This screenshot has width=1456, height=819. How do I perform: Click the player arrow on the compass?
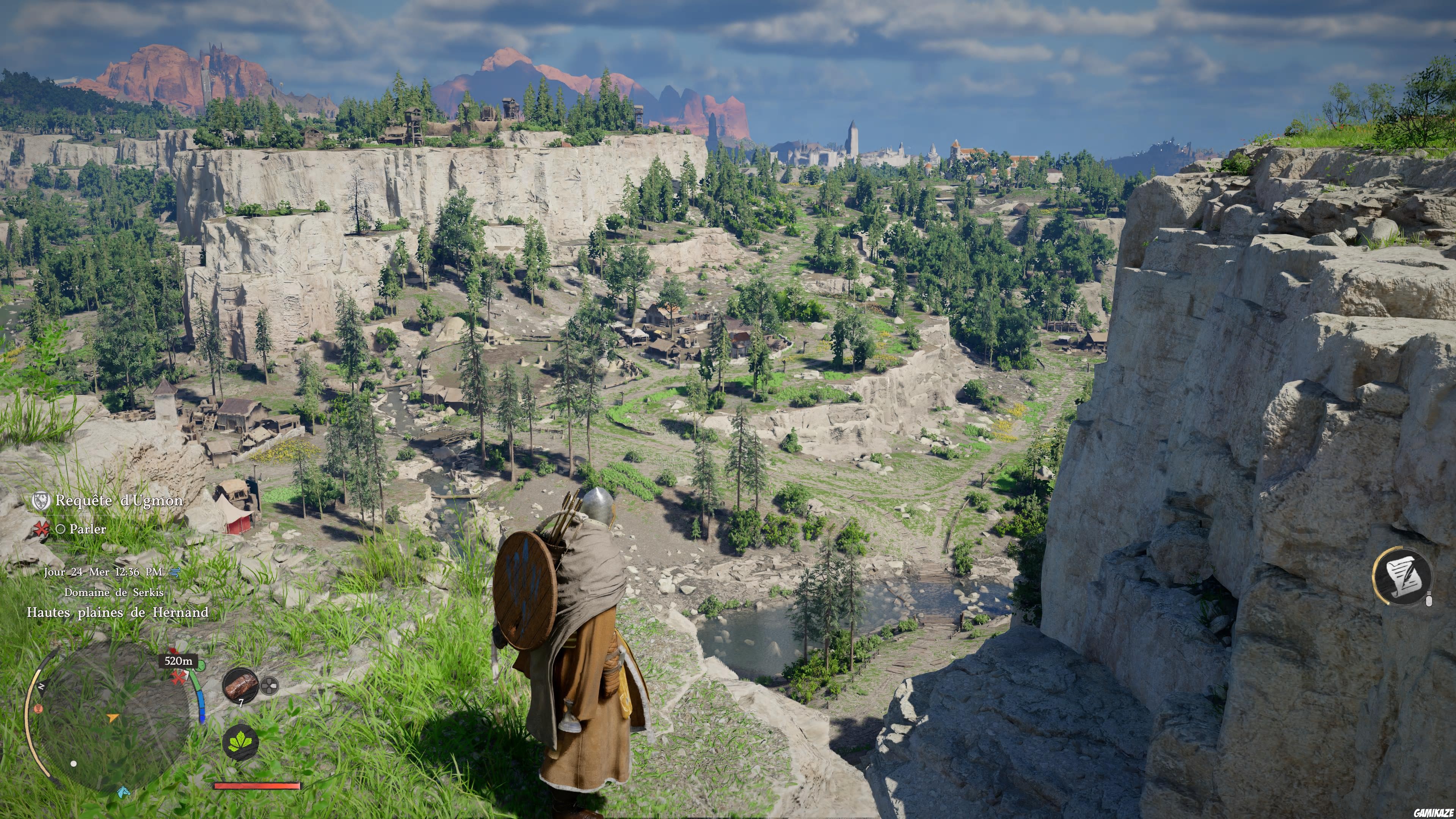click(x=113, y=719)
